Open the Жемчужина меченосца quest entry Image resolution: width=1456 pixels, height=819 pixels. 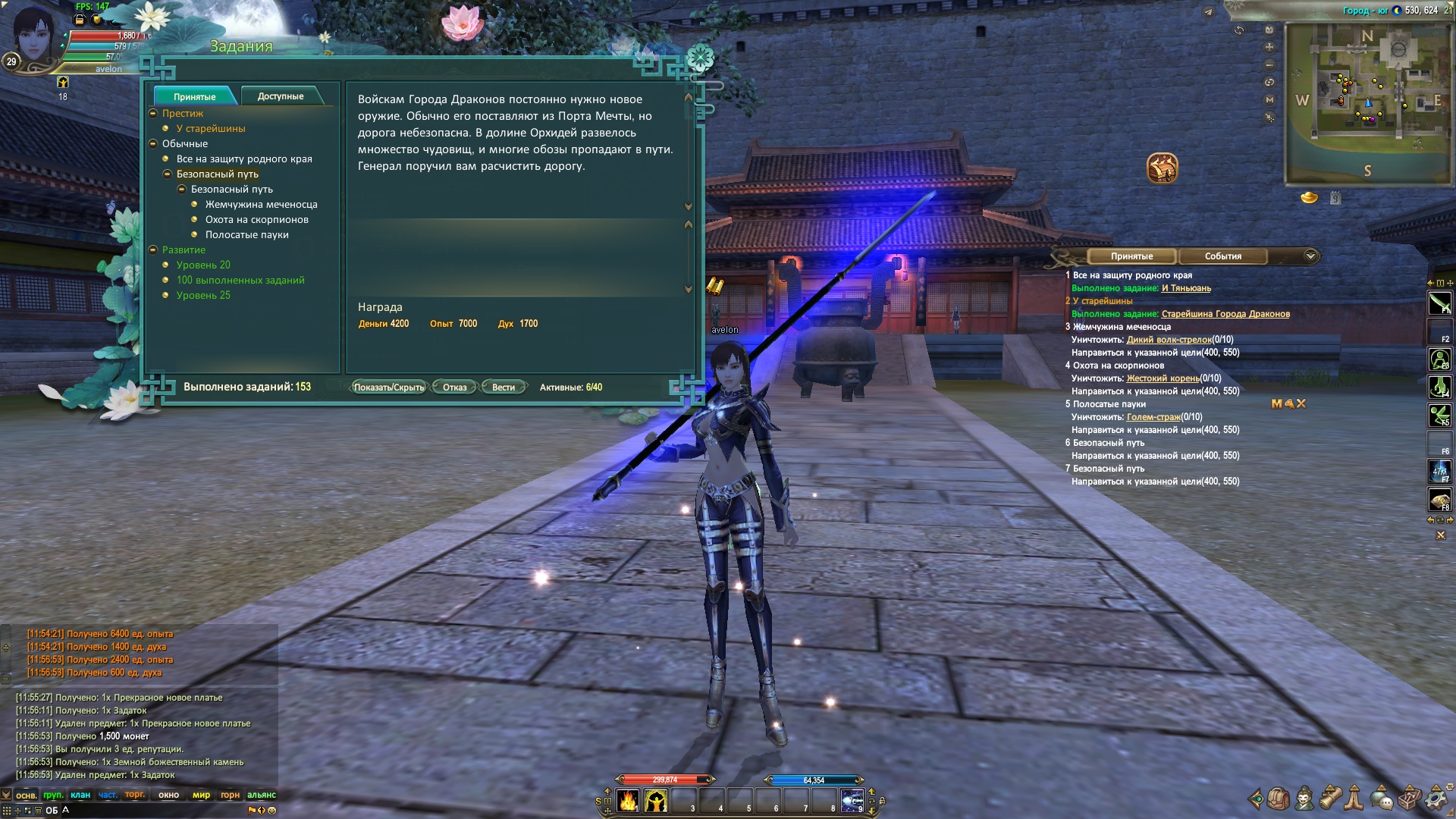[x=261, y=205]
